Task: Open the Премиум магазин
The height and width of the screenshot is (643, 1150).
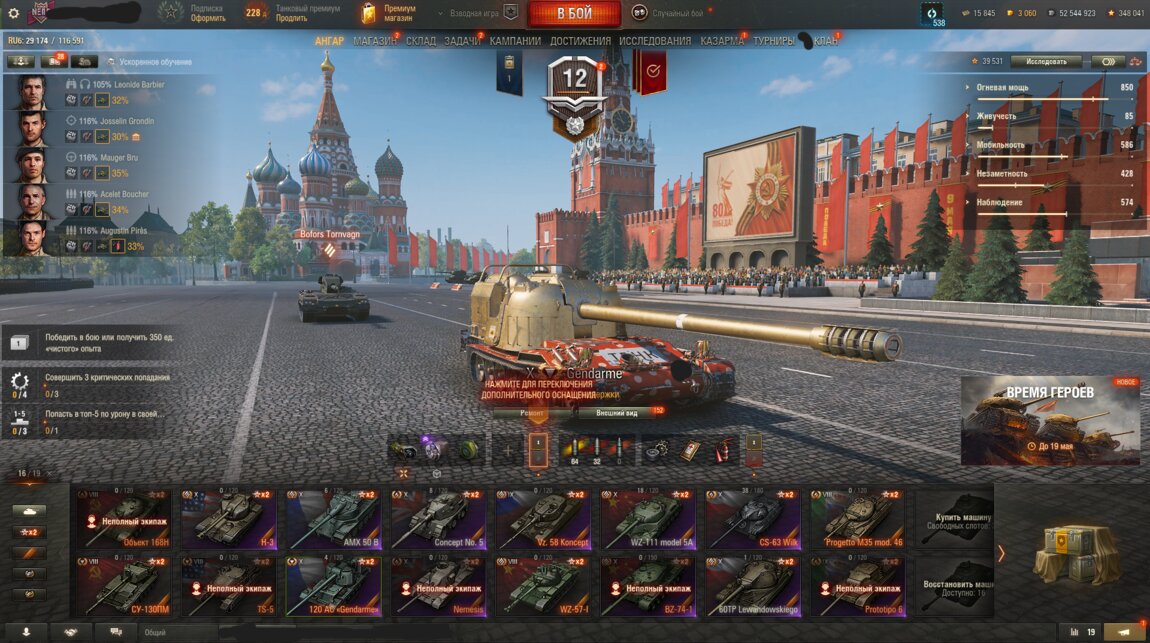Action: [x=390, y=13]
